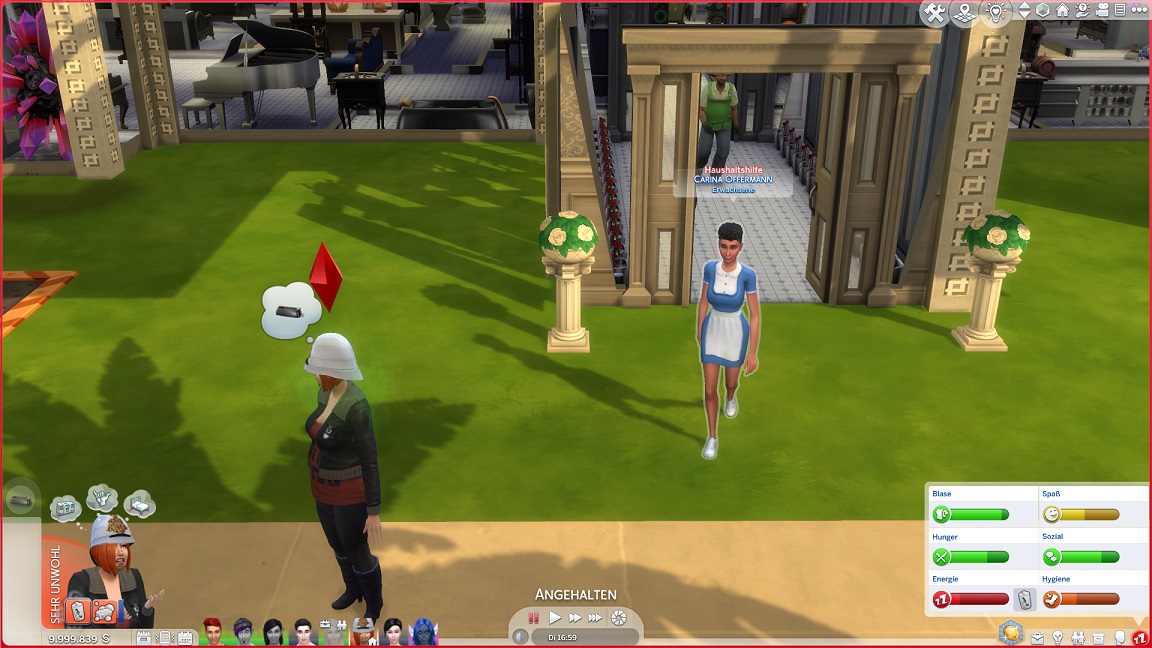Viewport: 1152px width, 648px height.
Task: Click the Energie need icon
Action: tap(941, 599)
